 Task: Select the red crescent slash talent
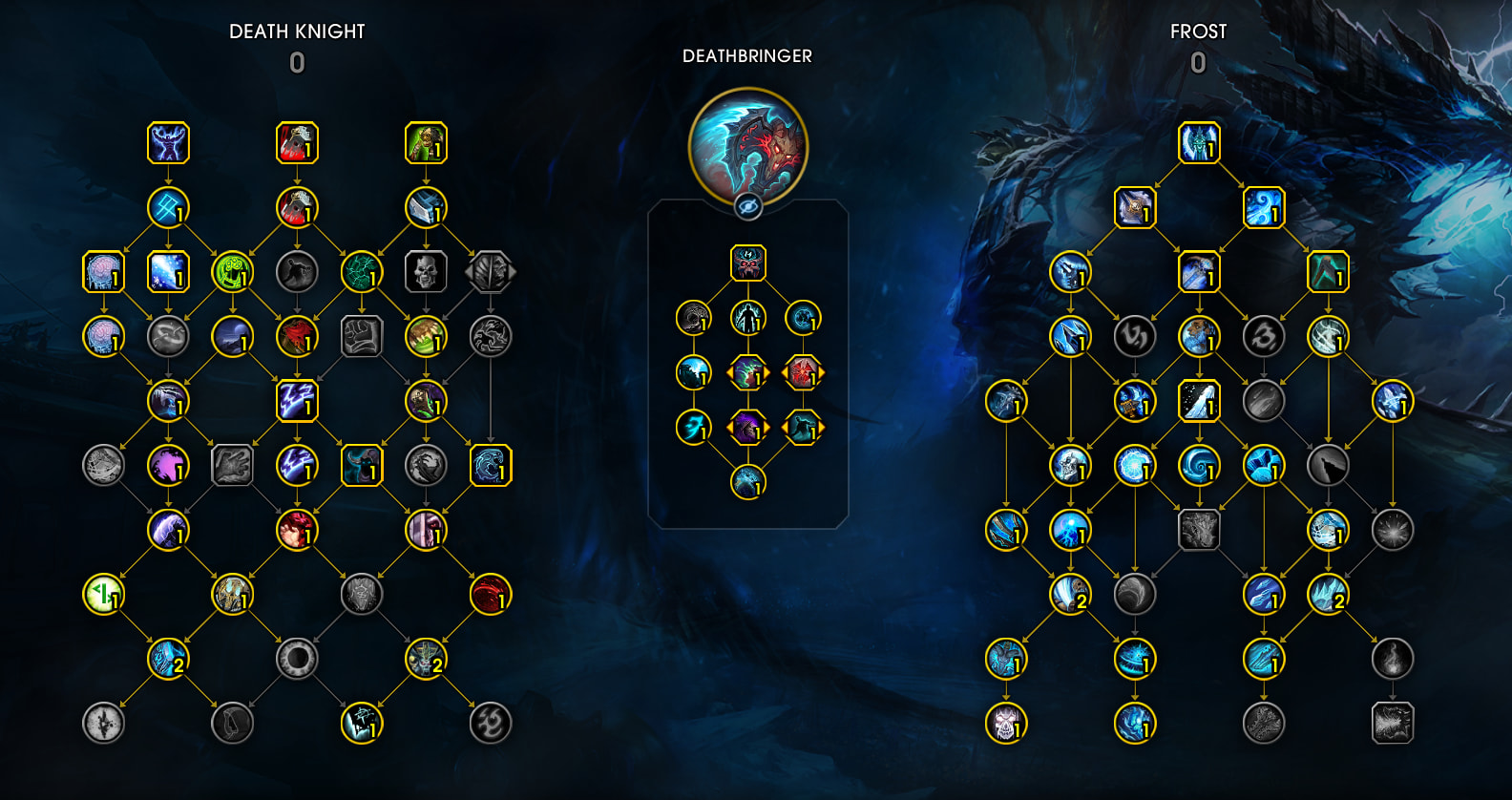(x=490, y=594)
